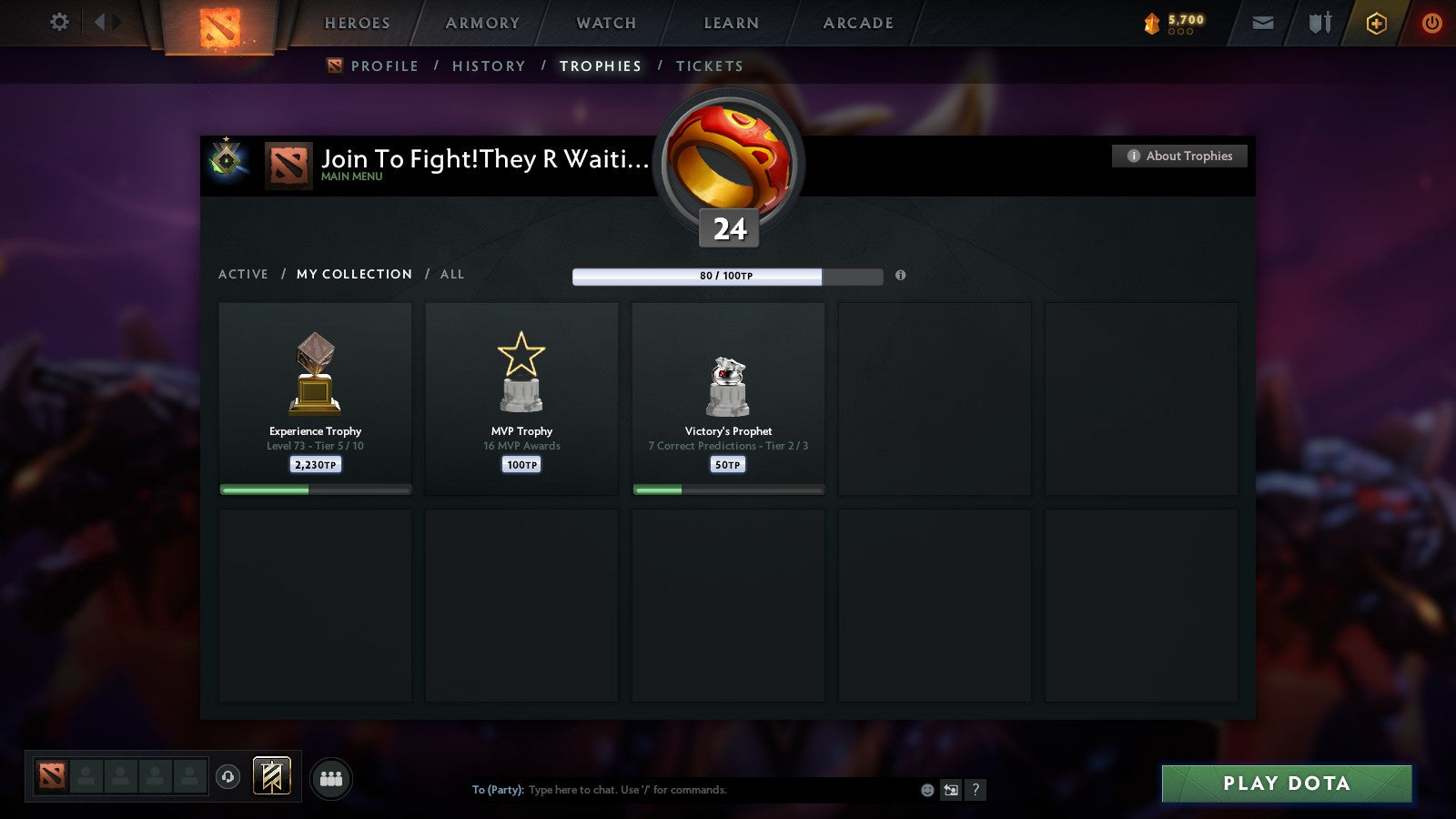1456x819 pixels.
Task: Expand the trophy info tooltip icon
Action: point(900,276)
